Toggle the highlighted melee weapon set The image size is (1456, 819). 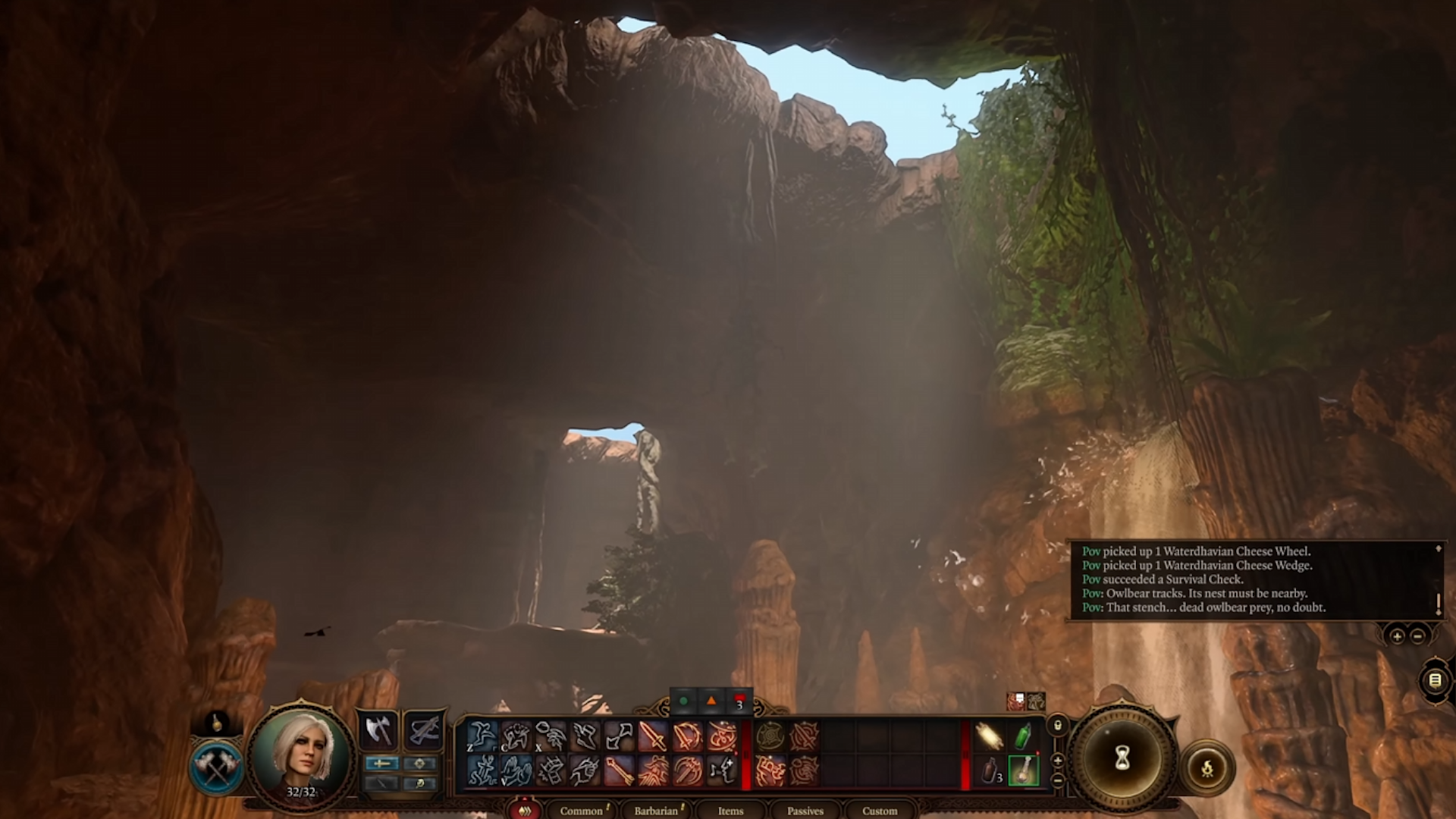point(381,764)
